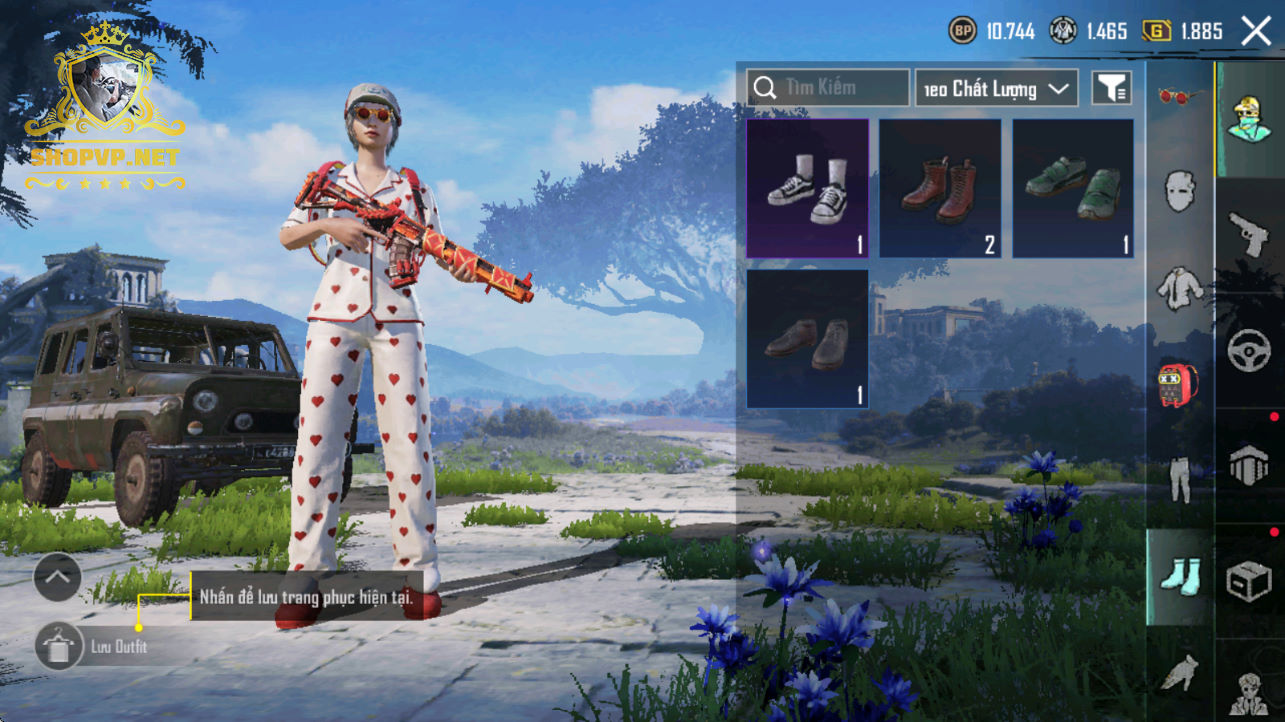The width and height of the screenshot is (1285, 722).
Task: Open the face mask category
Action: click(x=1180, y=191)
